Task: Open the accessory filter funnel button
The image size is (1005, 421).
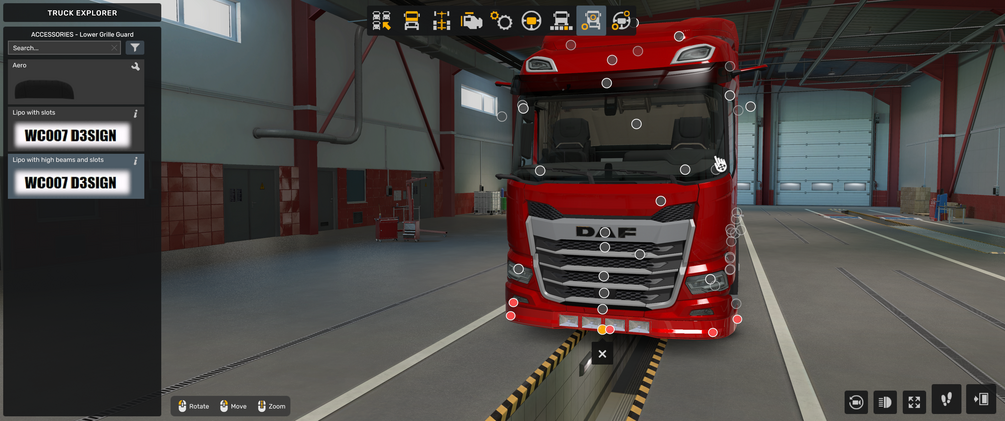Action: (x=135, y=48)
